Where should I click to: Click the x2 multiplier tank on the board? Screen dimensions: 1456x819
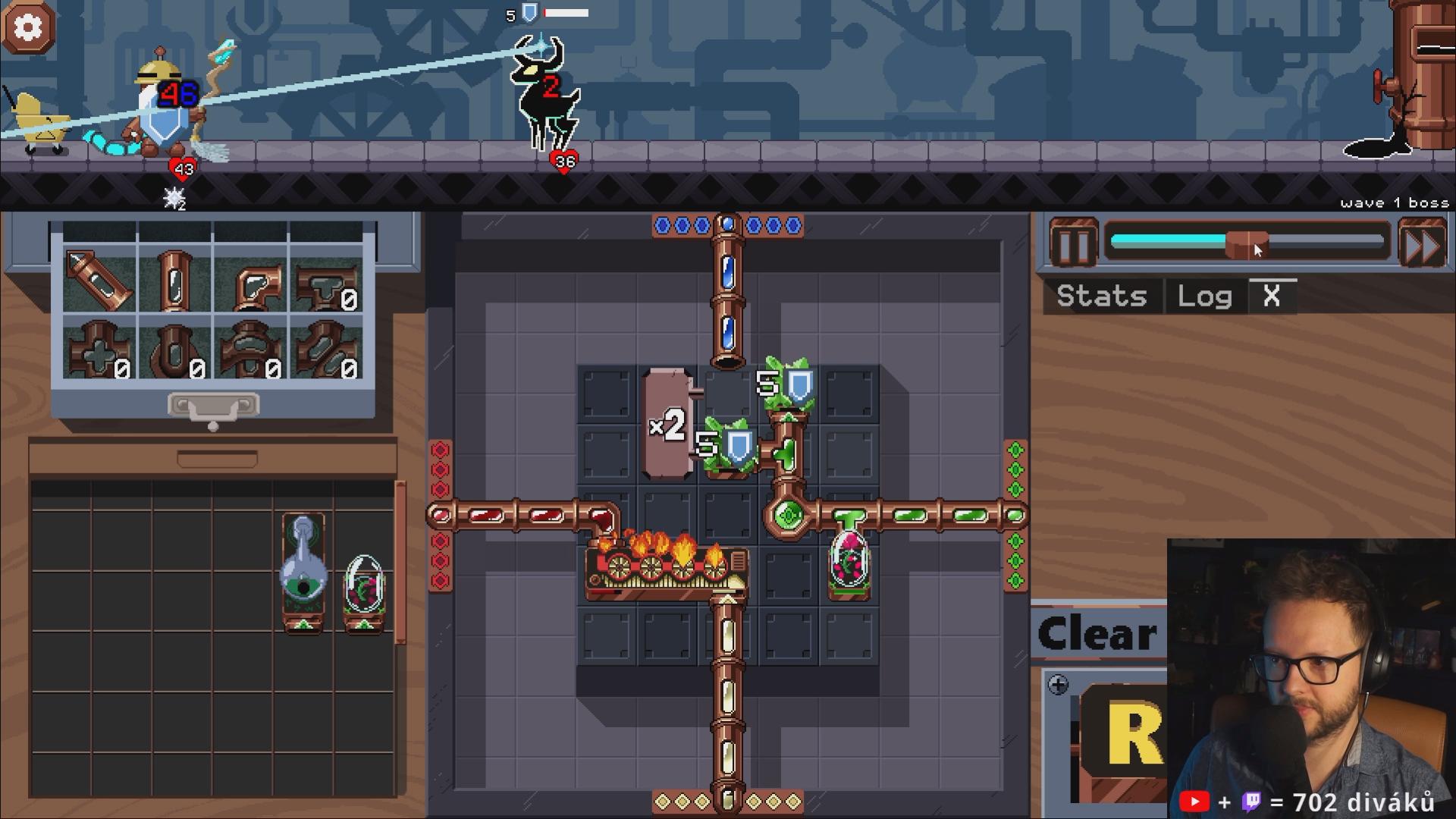[x=668, y=425]
